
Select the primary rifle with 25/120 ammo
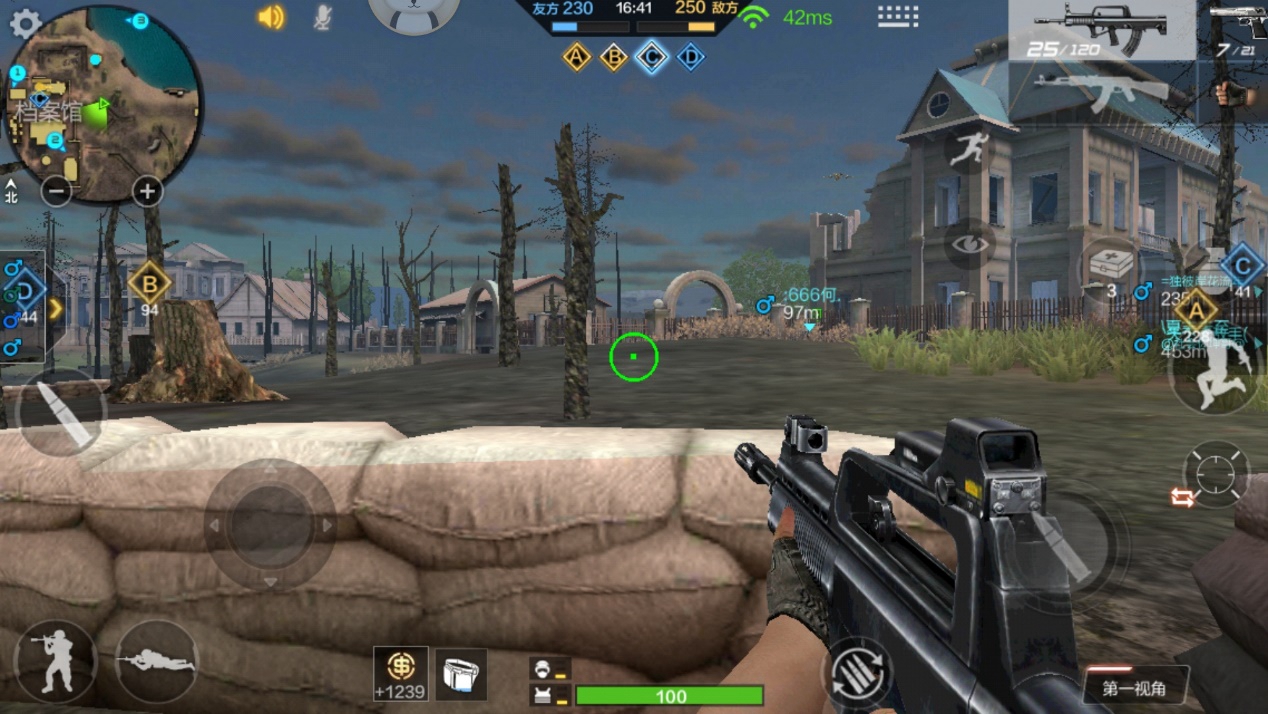[x=1101, y=30]
